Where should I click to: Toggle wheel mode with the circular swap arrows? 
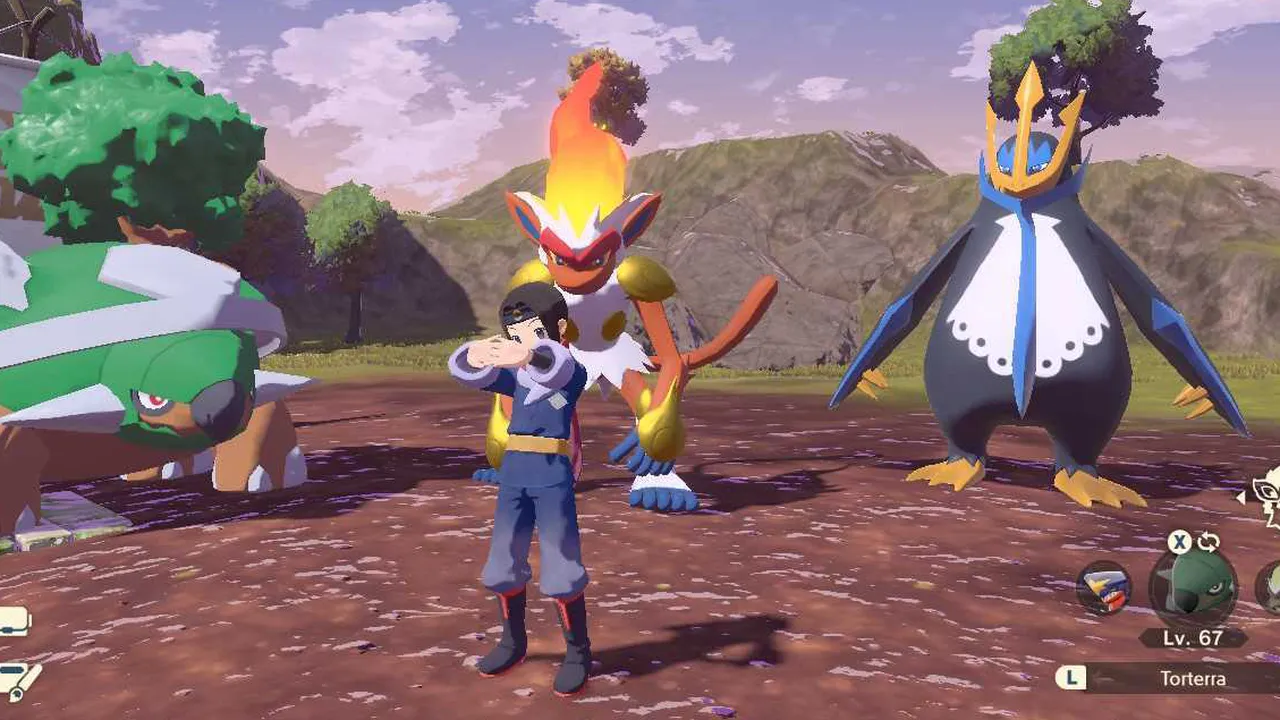point(1207,543)
